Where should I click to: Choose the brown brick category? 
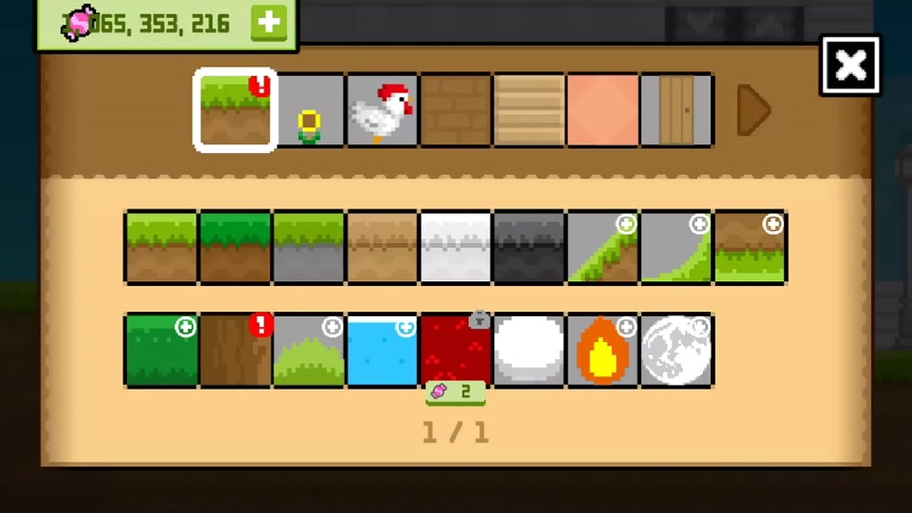(456, 110)
